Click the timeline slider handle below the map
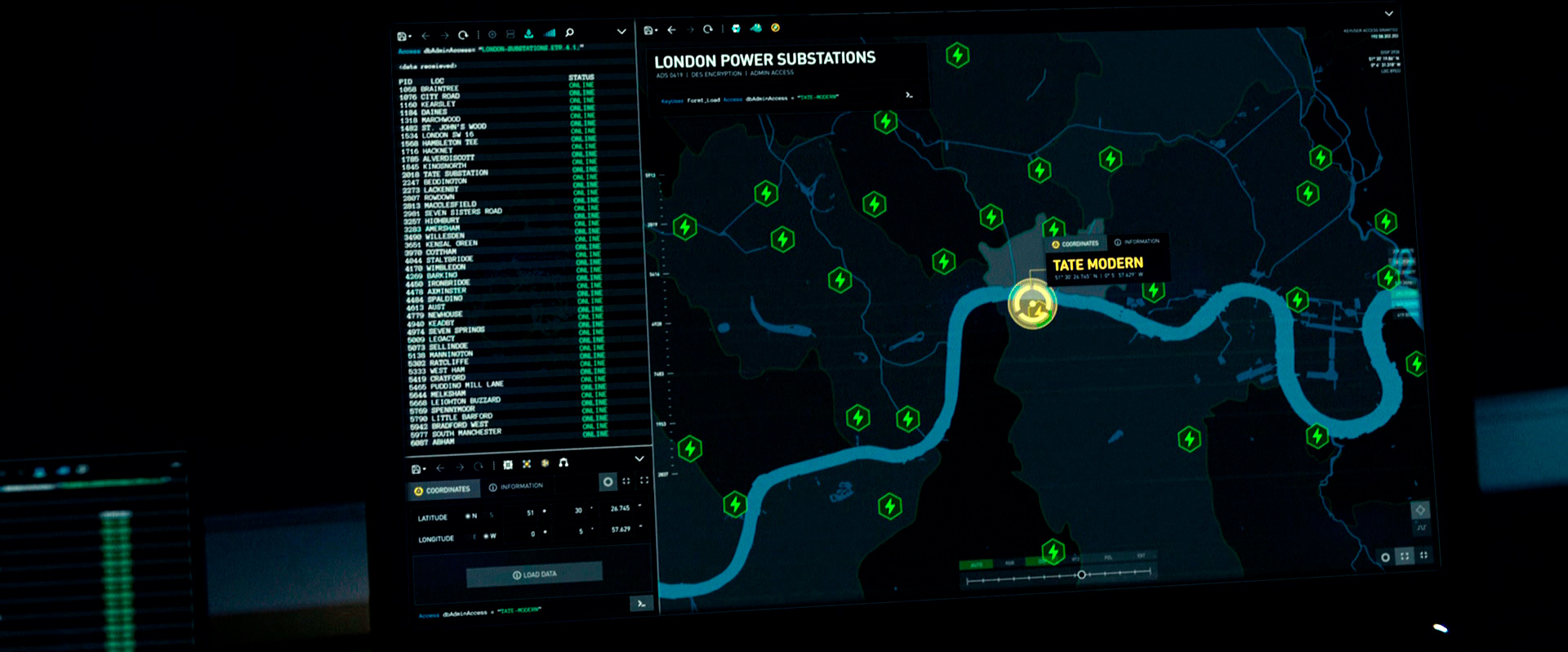The width and height of the screenshot is (1568, 652). [1081, 574]
